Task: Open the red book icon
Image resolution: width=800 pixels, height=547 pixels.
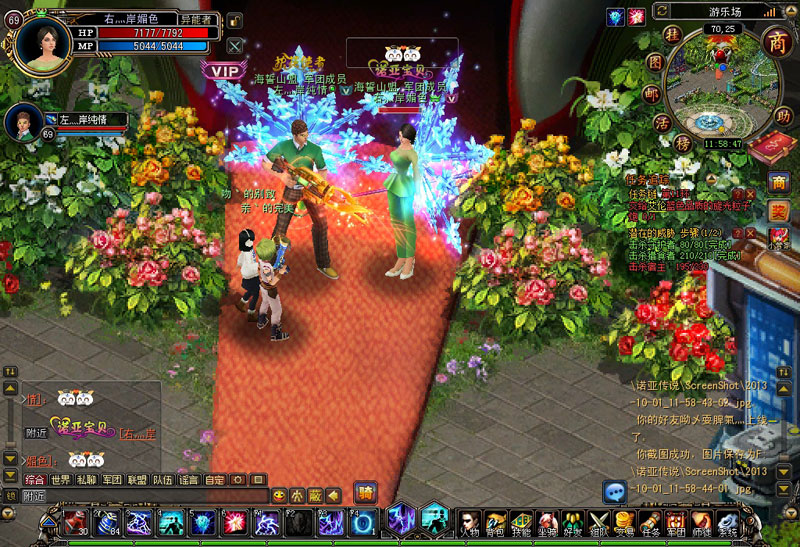Action: [768, 149]
